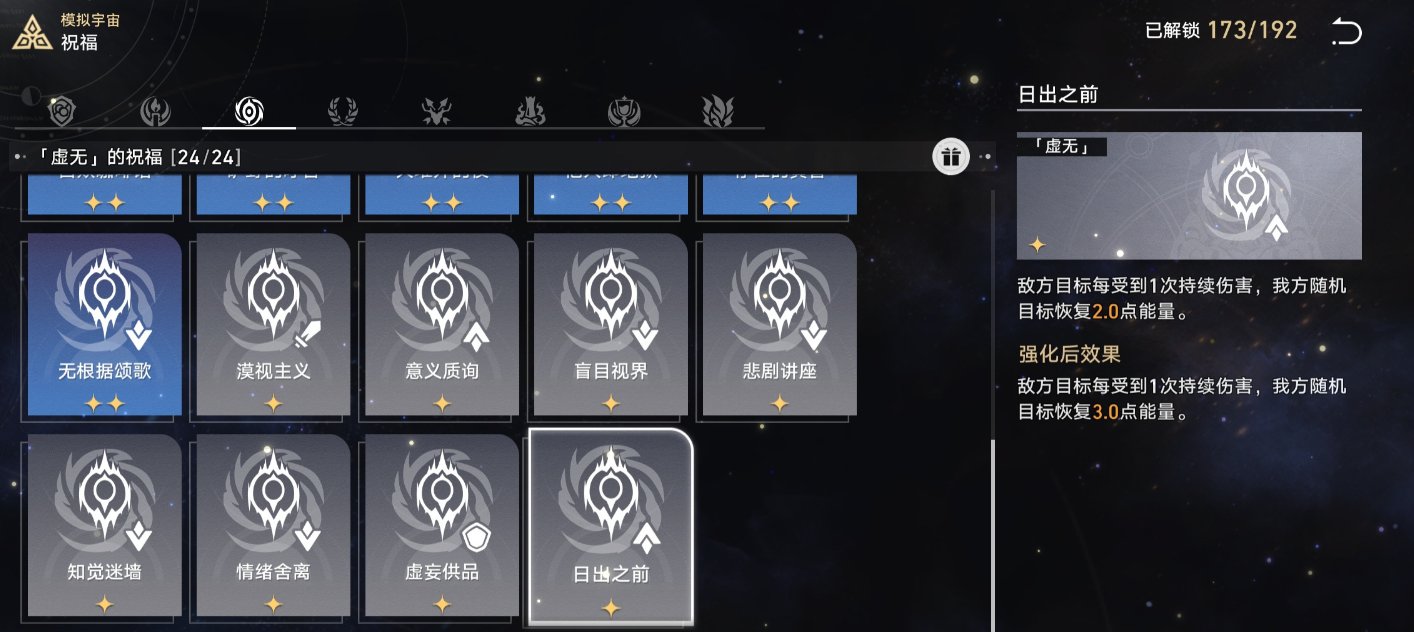The image size is (1414, 632).
Task: Switch to the Preservation shield tab
Action: 63,111
